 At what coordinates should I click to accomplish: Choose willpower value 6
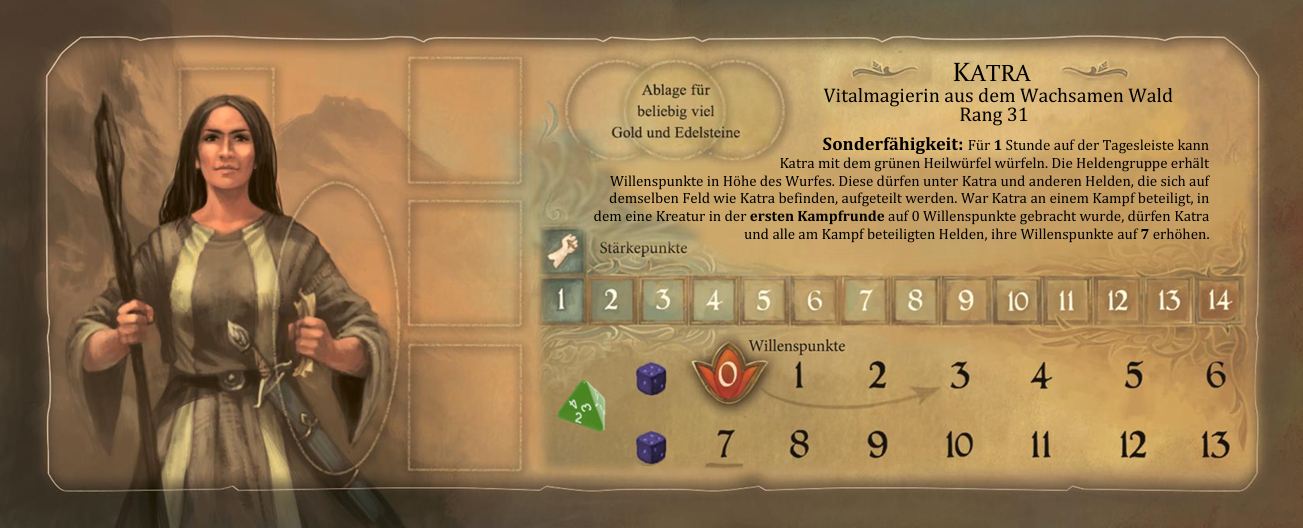(1216, 376)
